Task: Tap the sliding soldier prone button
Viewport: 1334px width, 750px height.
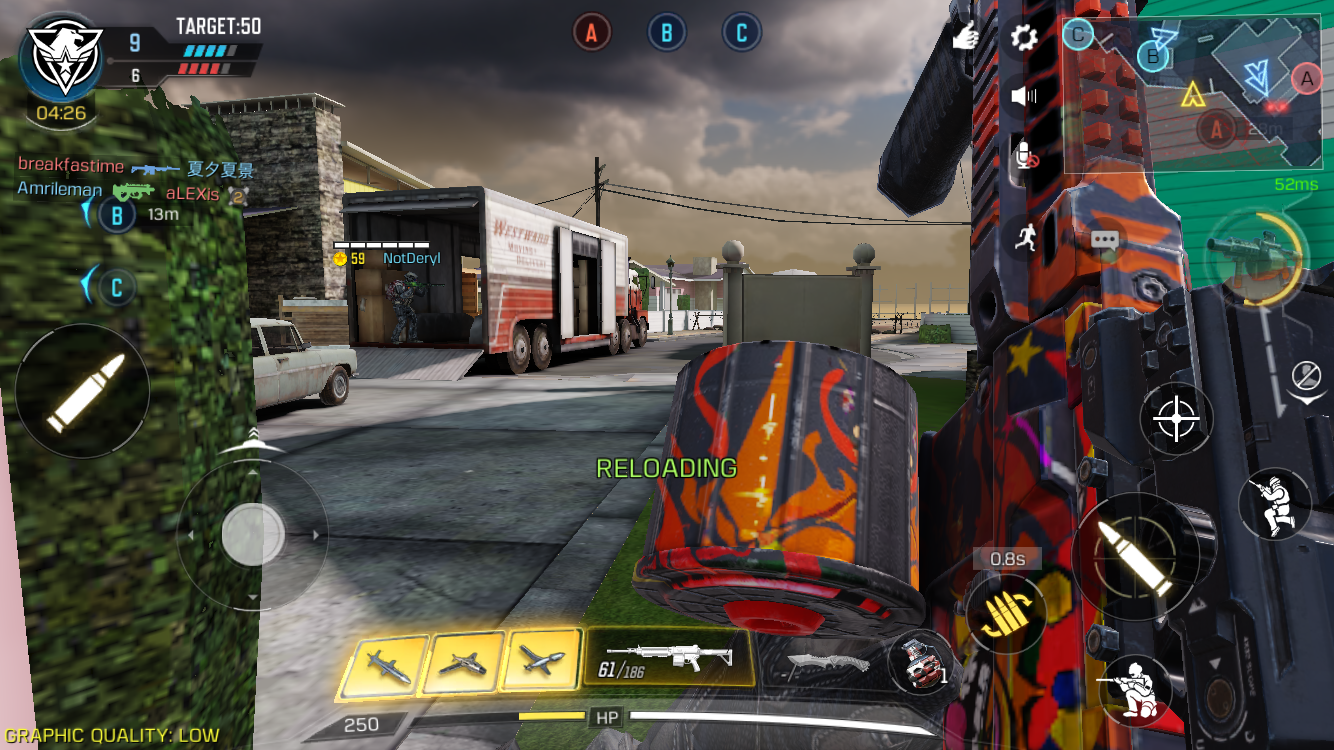Action: pos(1274,505)
